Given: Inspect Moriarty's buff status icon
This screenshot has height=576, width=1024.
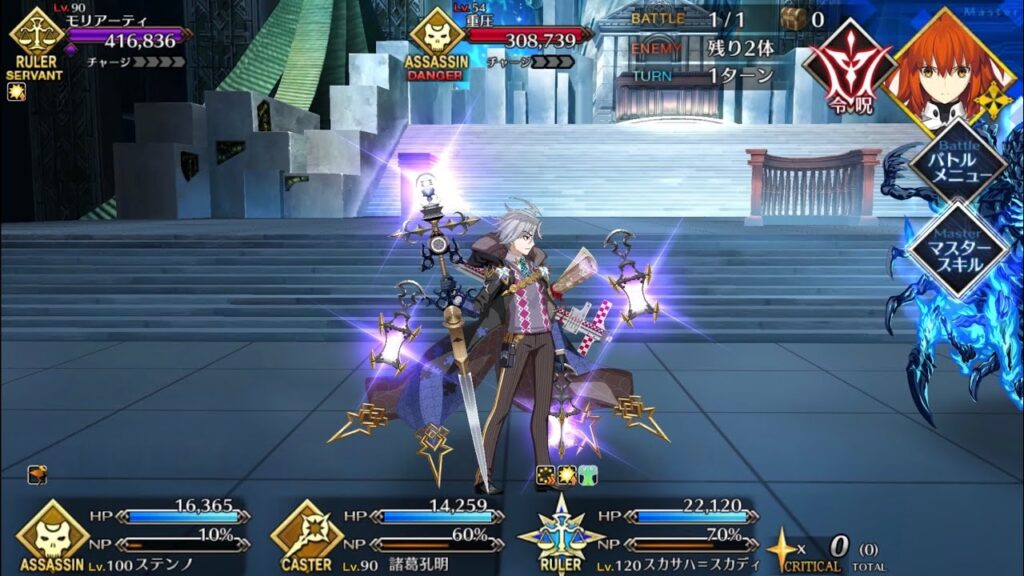Looking at the screenshot, I should point(16,92).
